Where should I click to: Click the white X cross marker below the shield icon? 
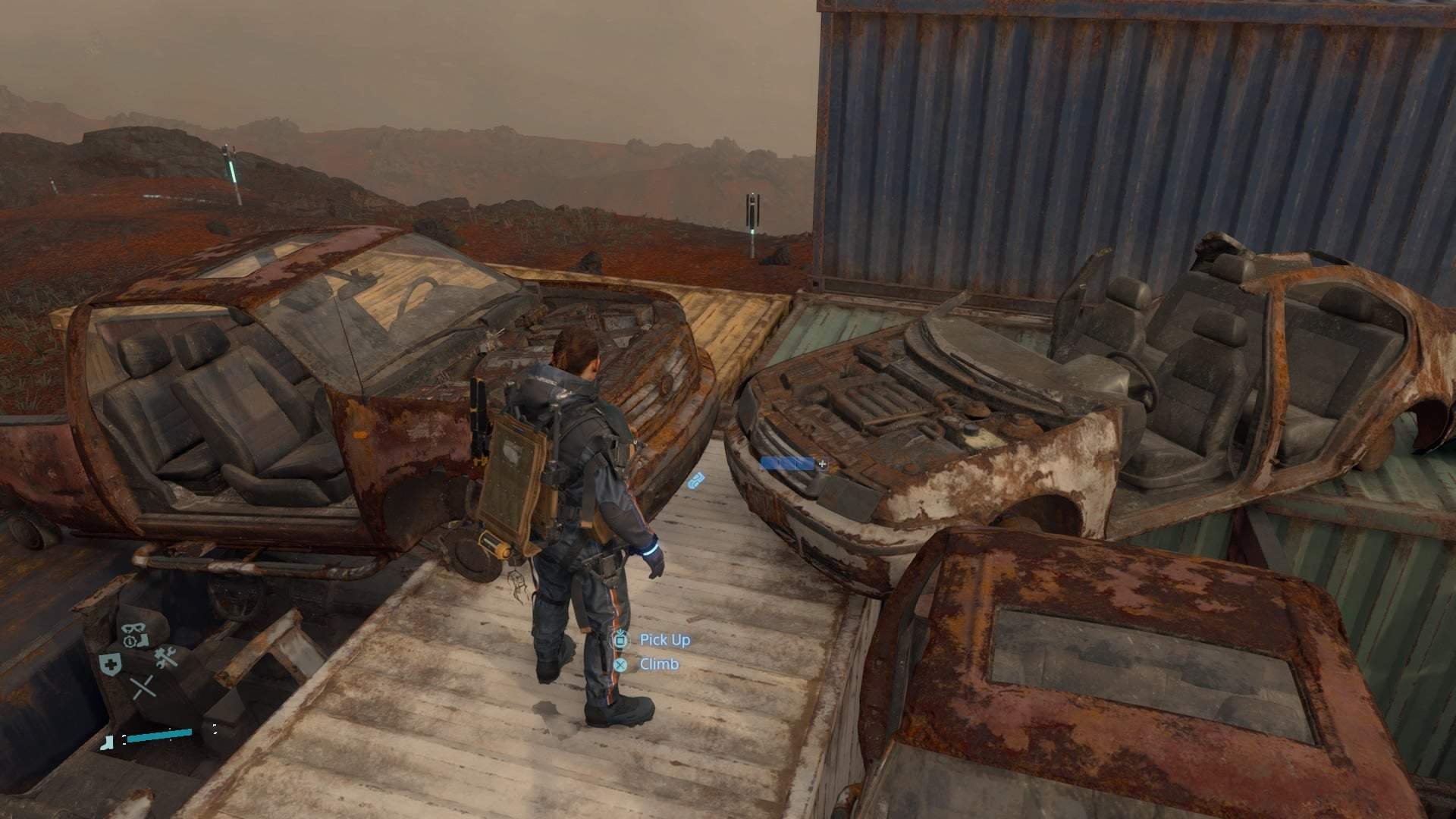pos(143,687)
